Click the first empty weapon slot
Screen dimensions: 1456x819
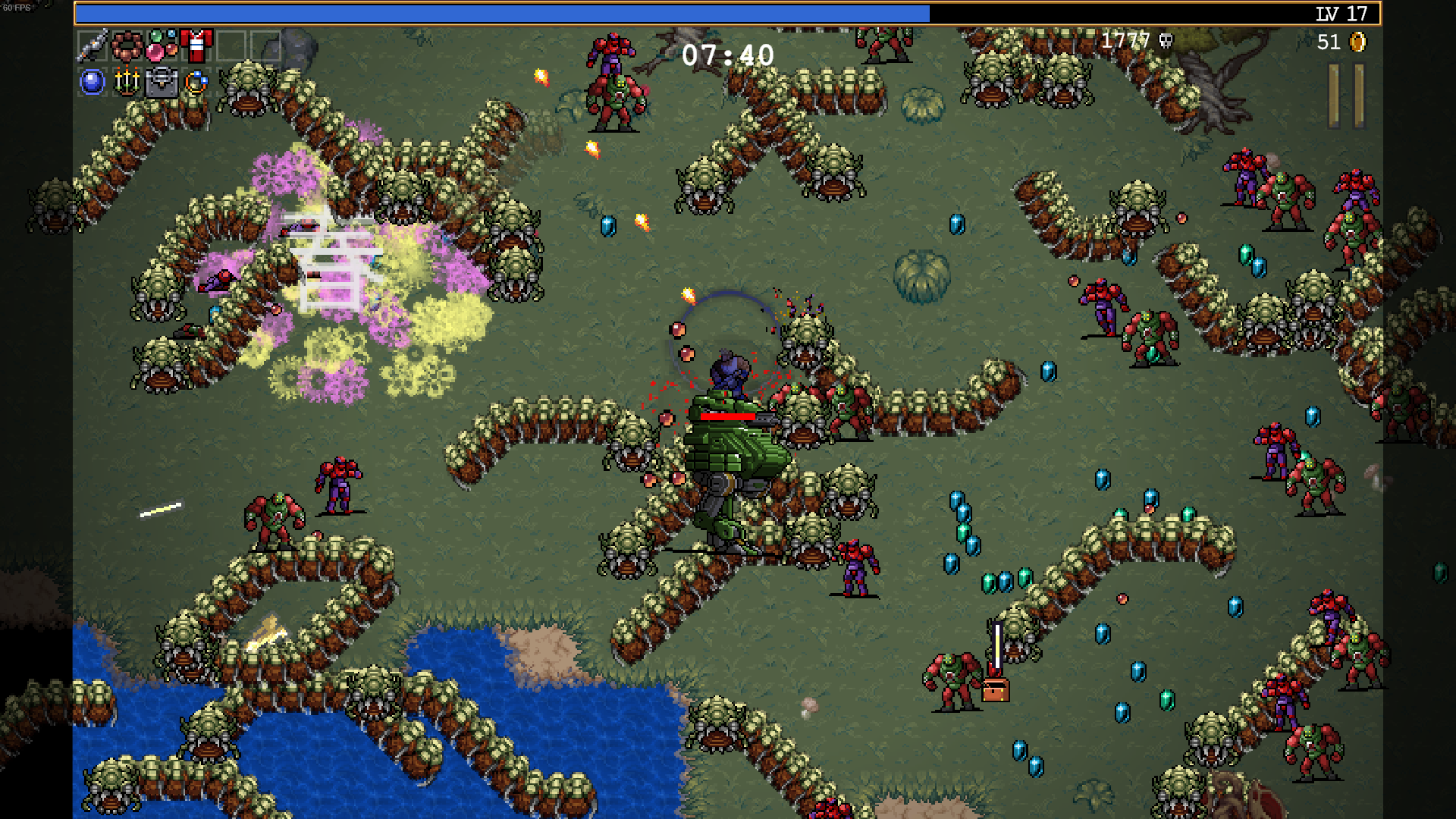(231, 45)
